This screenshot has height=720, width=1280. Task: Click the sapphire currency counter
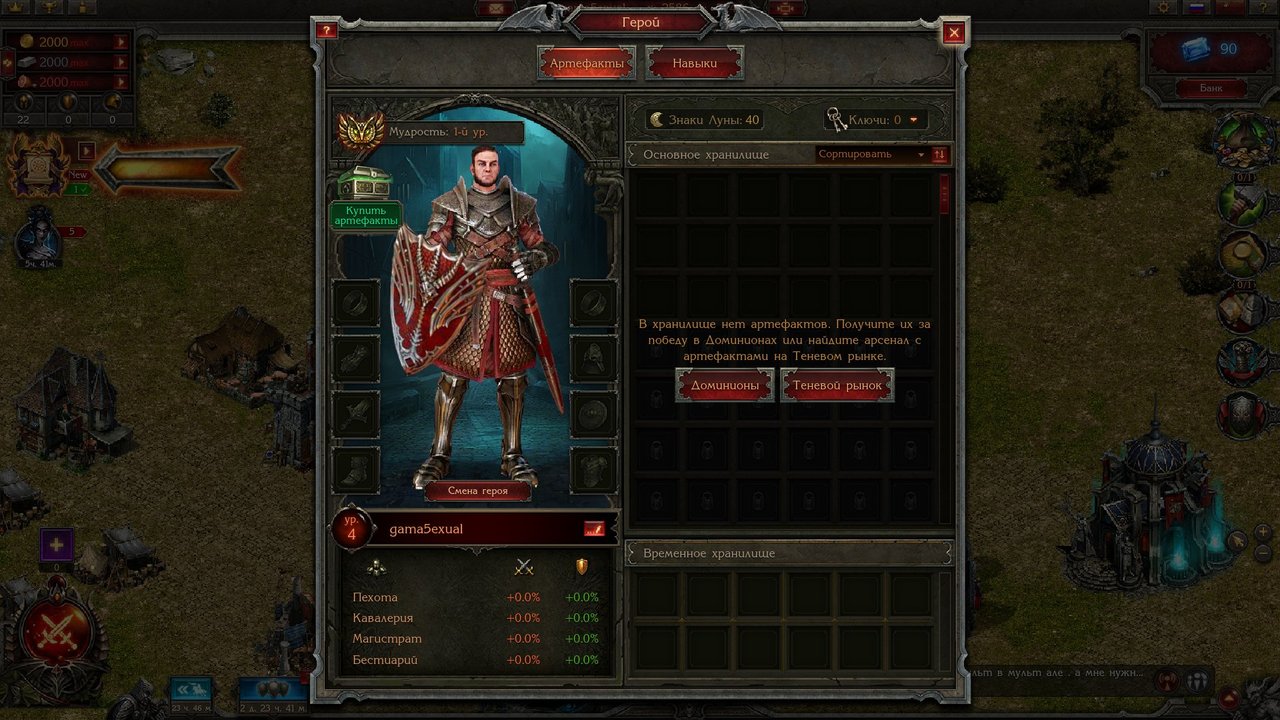(x=1211, y=49)
